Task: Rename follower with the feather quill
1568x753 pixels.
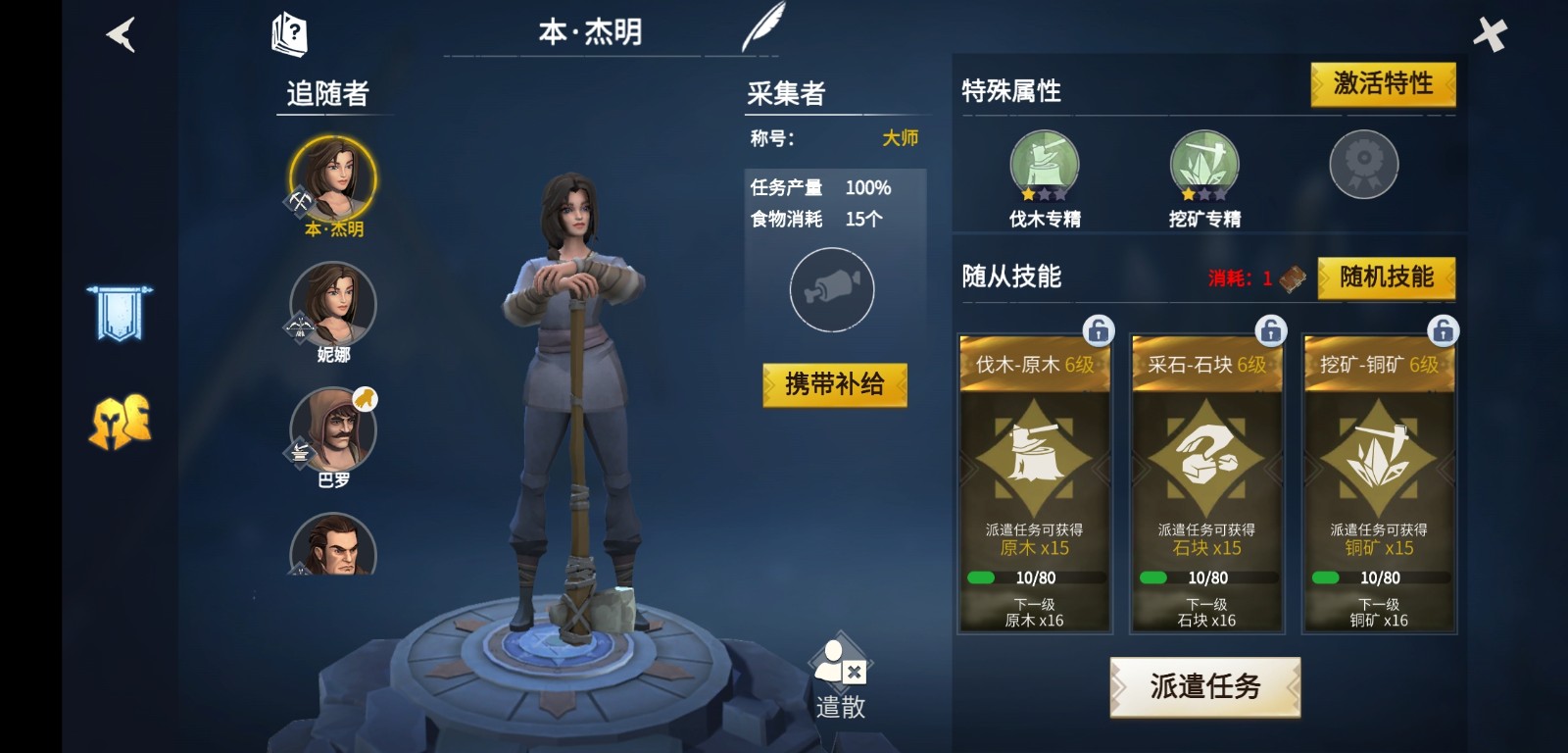Action: (x=763, y=27)
